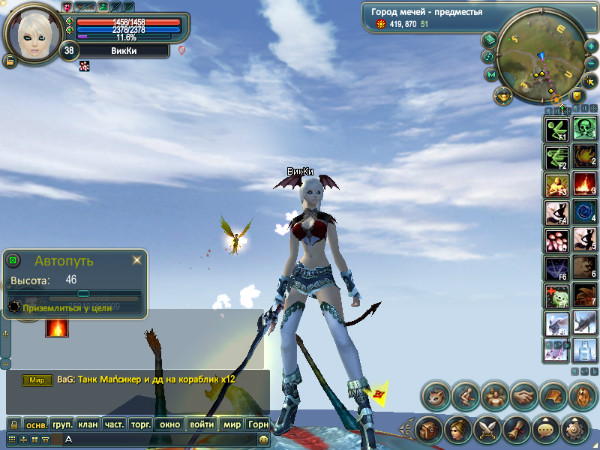Use the campfire flame skill slot
This screenshot has width=600, height=450.
pyautogui.click(x=585, y=184)
